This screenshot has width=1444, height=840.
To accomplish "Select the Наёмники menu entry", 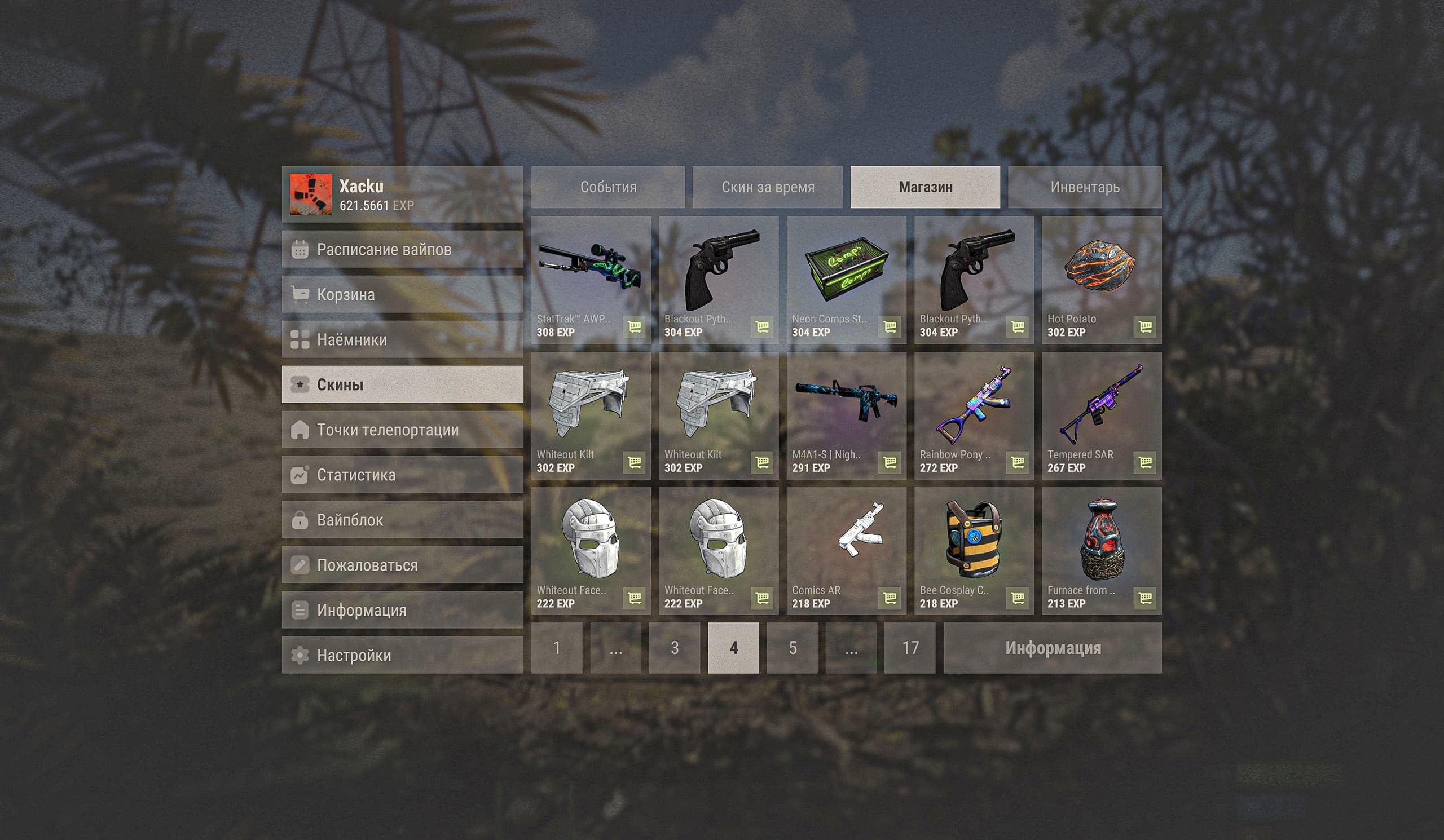I will (402, 339).
